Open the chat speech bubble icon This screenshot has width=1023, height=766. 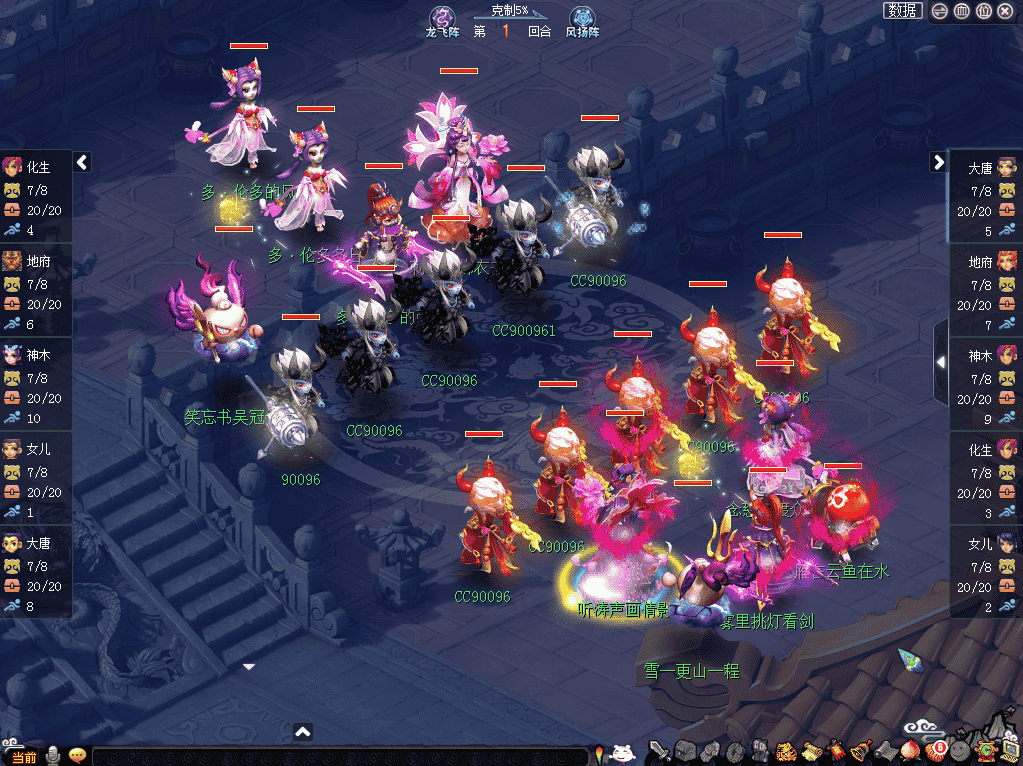point(77,756)
